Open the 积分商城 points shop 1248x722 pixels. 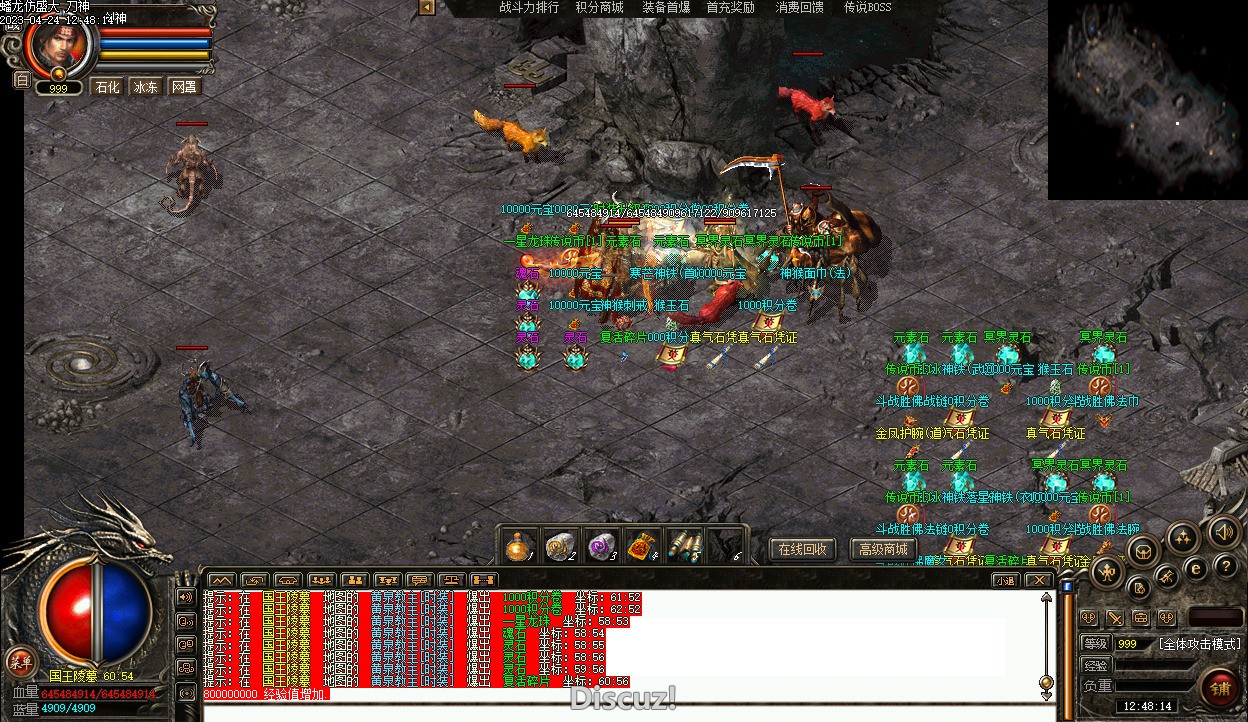click(x=599, y=7)
